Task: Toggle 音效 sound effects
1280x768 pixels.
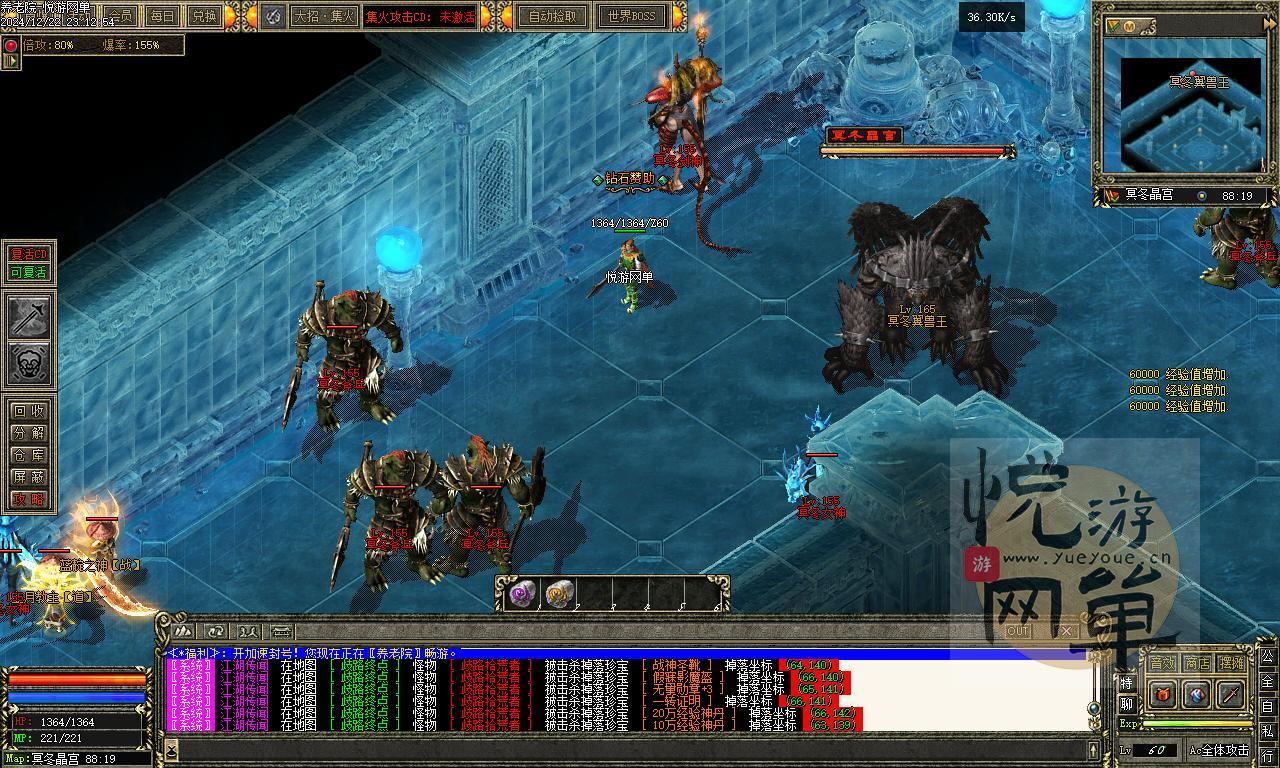Action: (x=1162, y=663)
